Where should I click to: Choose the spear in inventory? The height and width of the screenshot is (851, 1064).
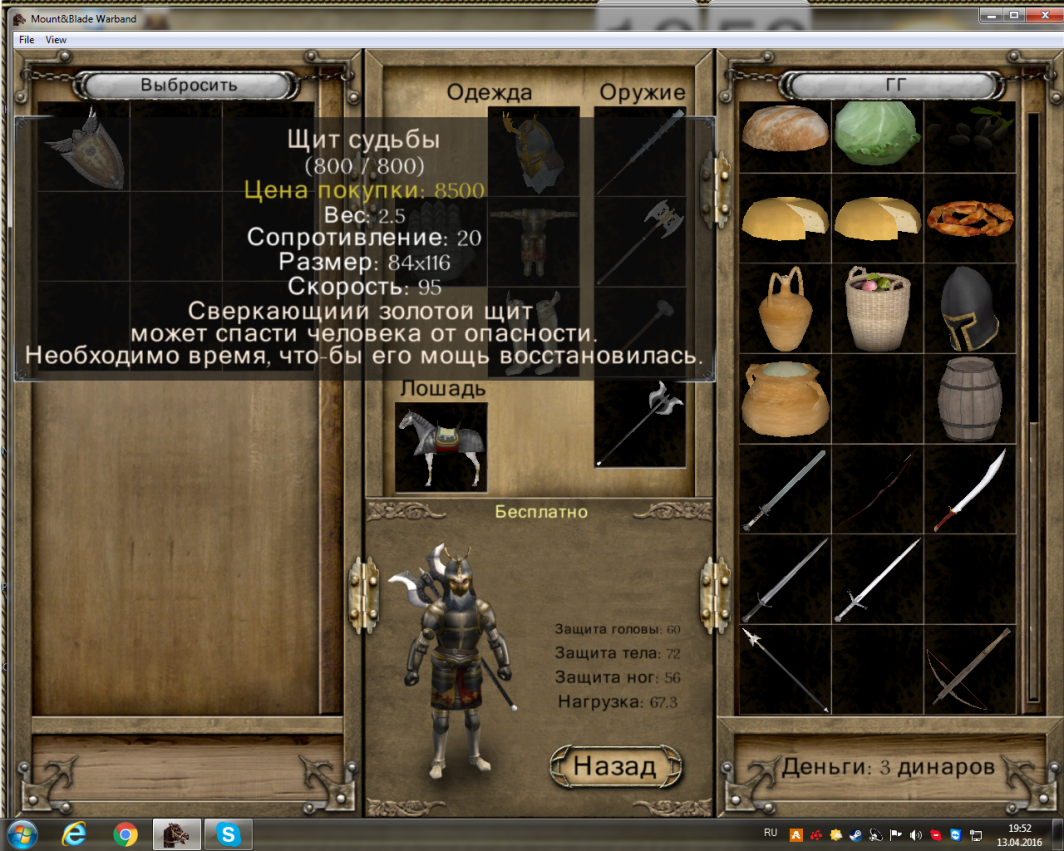point(785,668)
